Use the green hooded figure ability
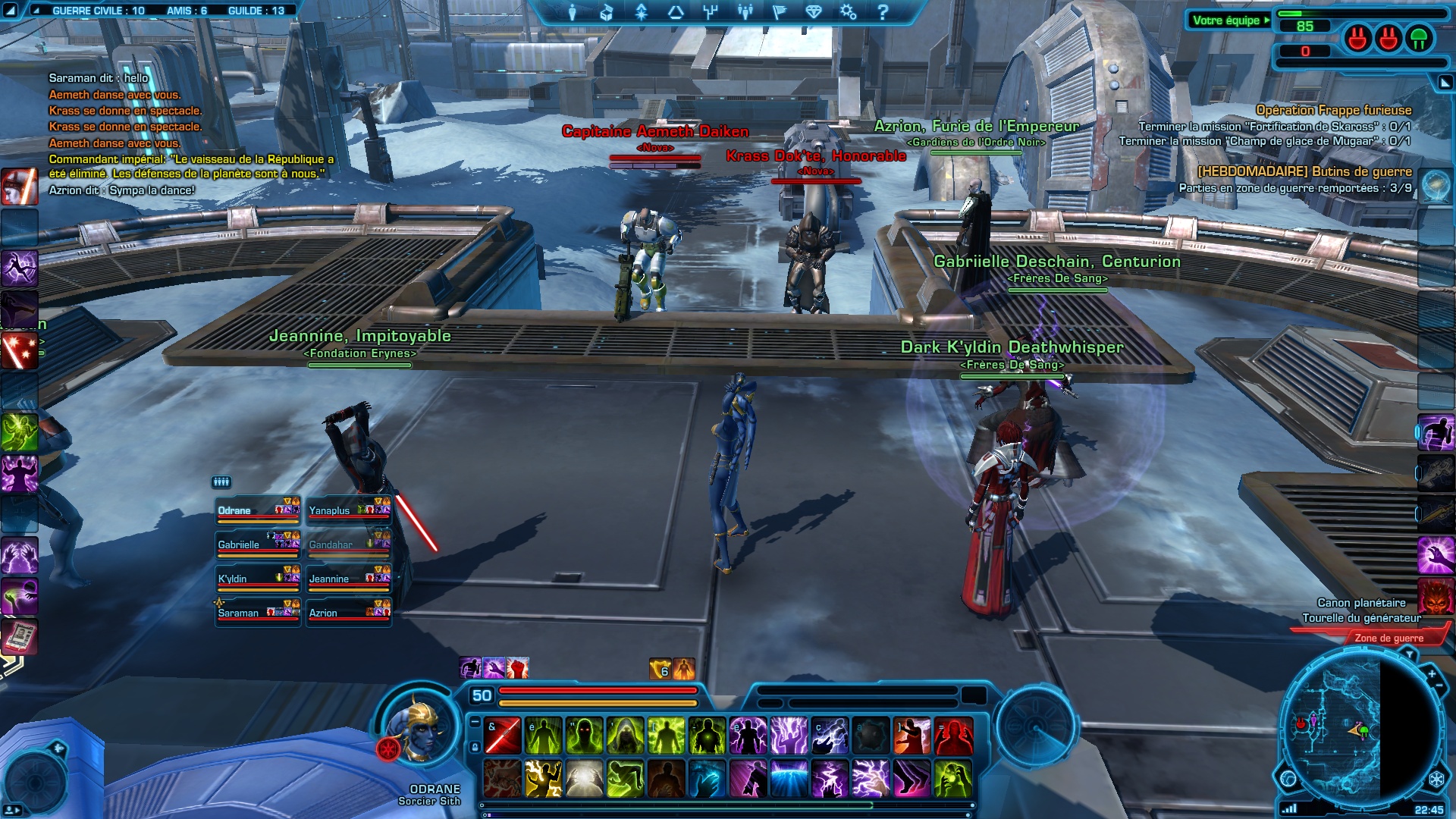This screenshot has height=819, width=1456. click(x=626, y=736)
